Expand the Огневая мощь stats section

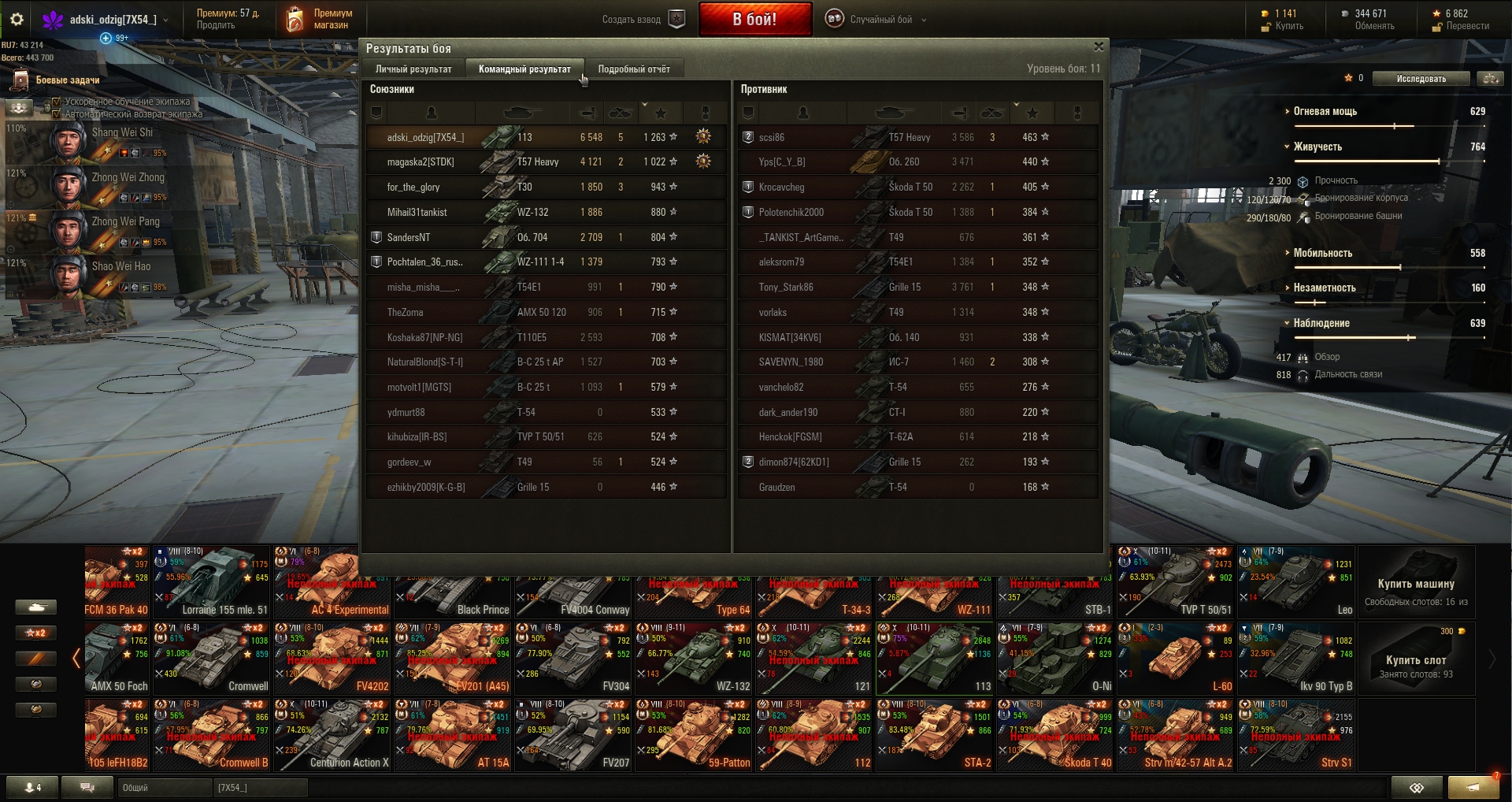point(1325,112)
